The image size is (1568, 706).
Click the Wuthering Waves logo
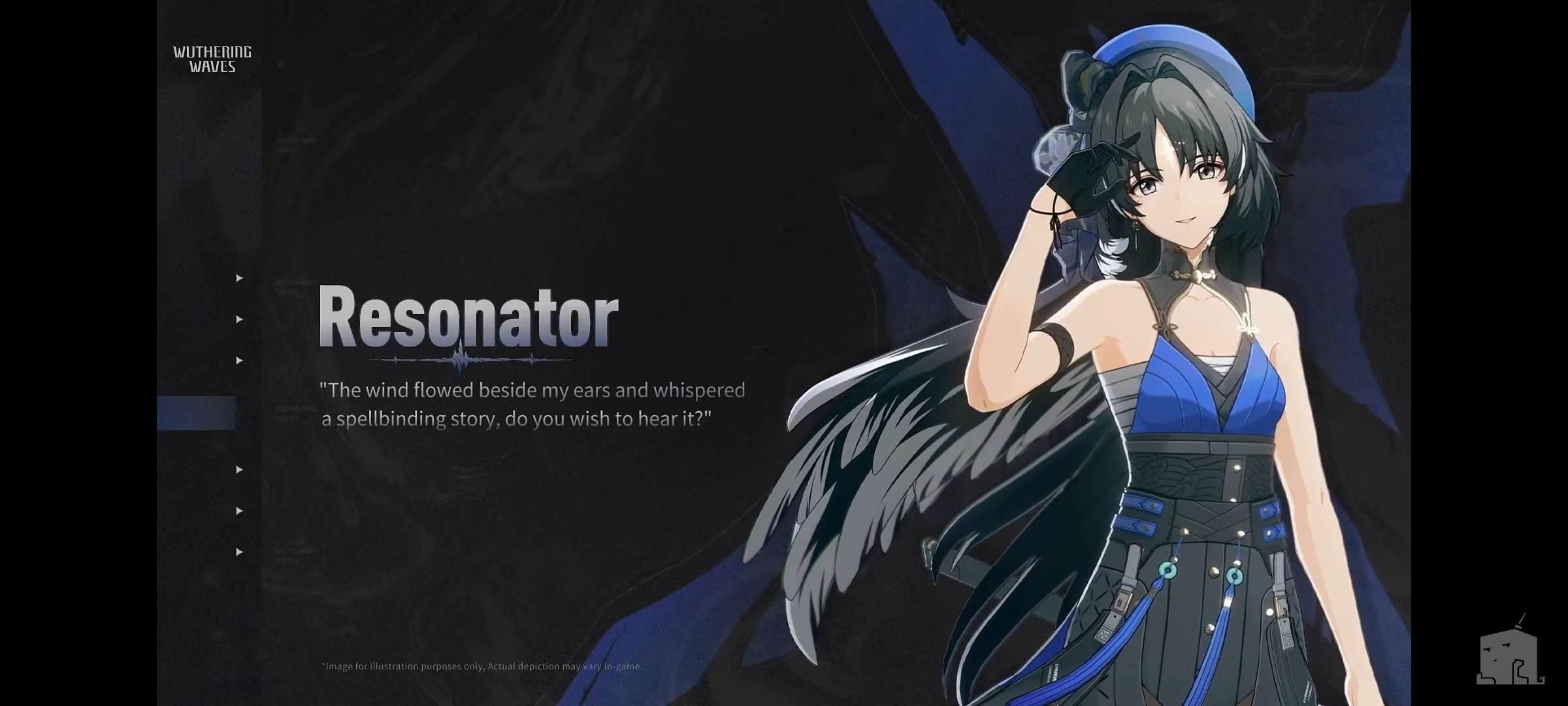(x=212, y=59)
